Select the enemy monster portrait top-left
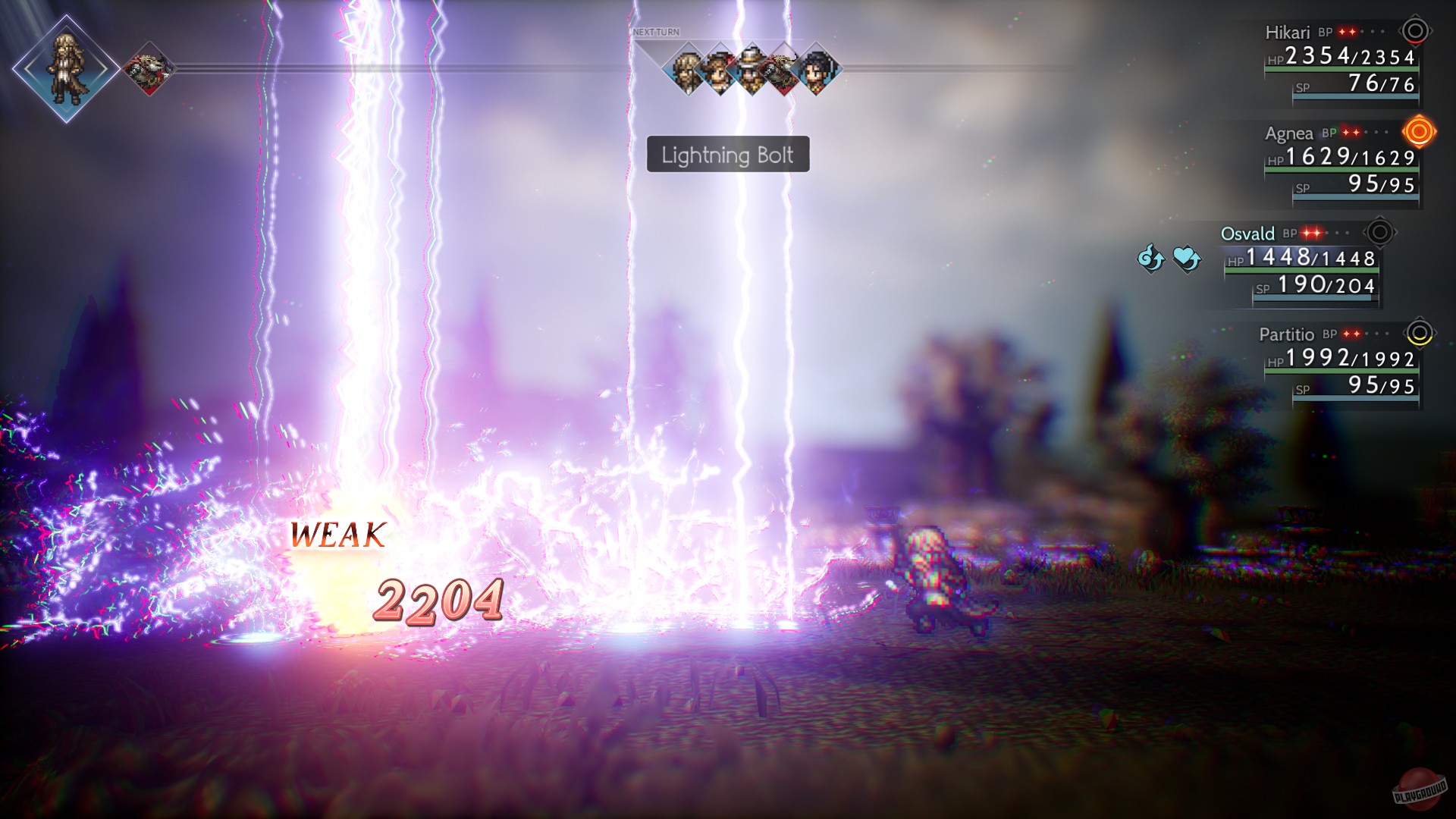 coord(148,68)
